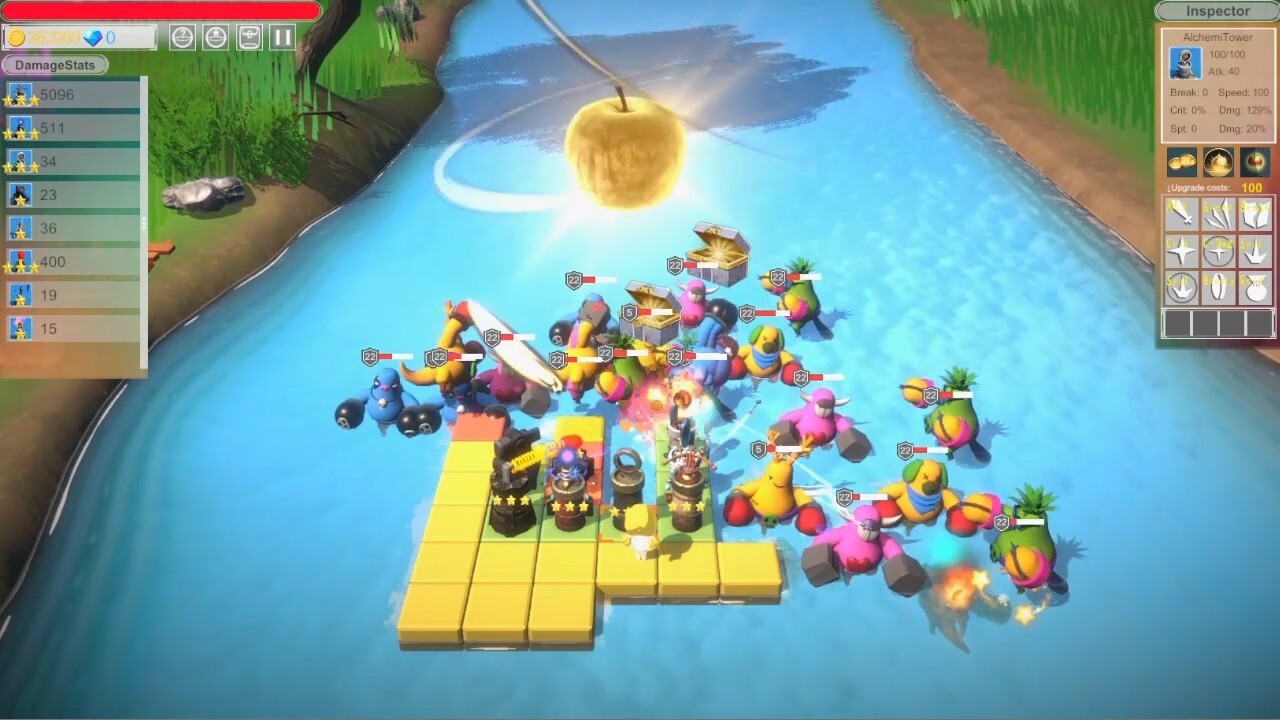Select the Bounty upgrade icon
This screenshot has width=1280, height=720.
[1220, 287]
